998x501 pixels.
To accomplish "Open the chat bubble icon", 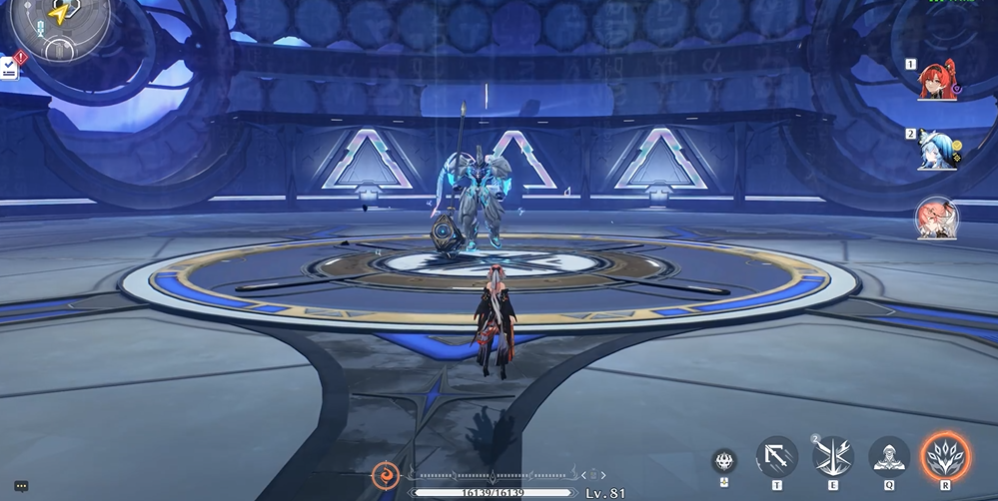I will (x=21, y=487).
